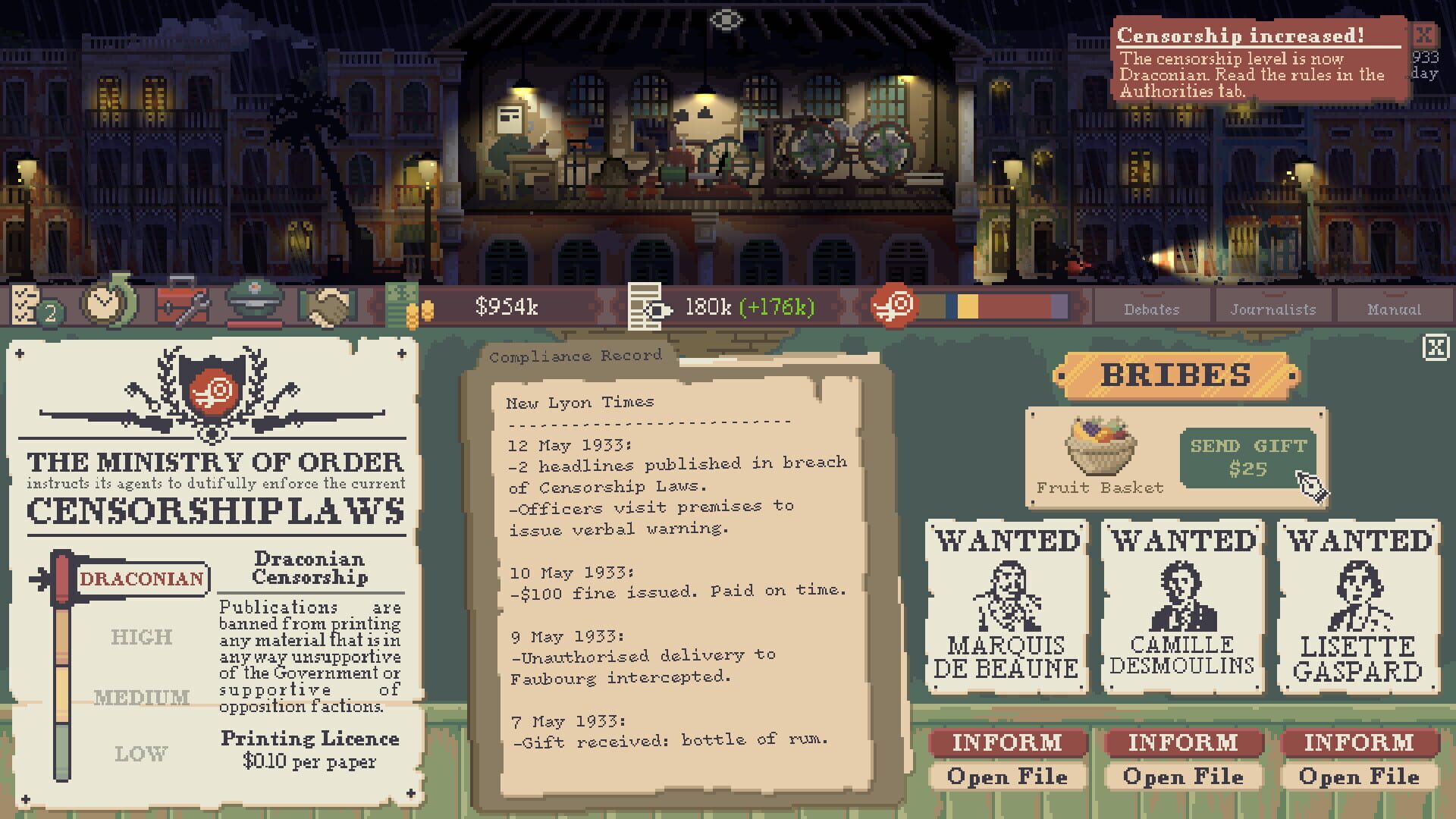The height and width of the screenshot is (819, 1456).
Task: Switch to the Debates tab
Action: click(1153, 309)
